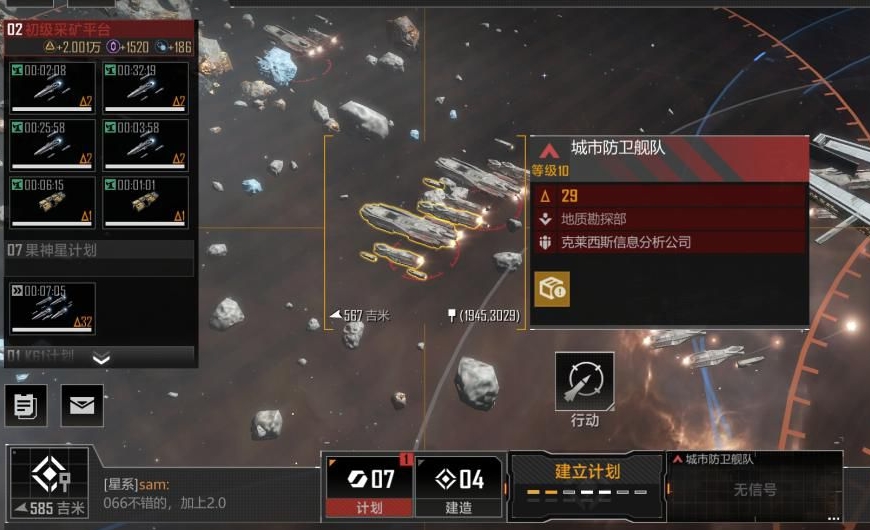The height and width of the screenshot is (530, 870).
Task: Expand the plan list with the chevron arrow
Action: (x=101, y=358)
